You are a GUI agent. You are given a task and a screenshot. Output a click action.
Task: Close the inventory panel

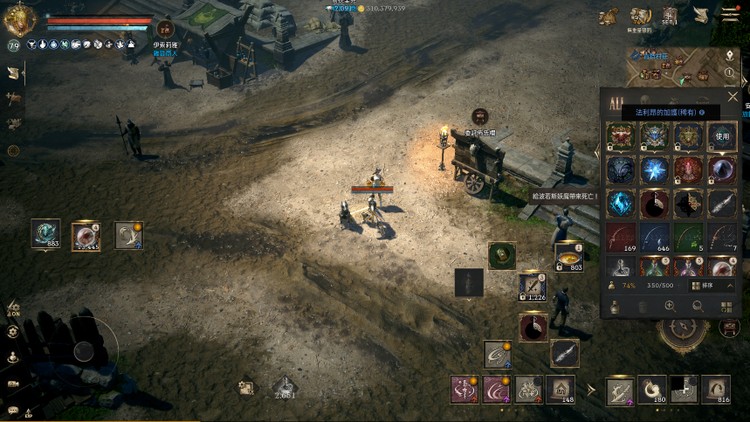tap(733, 97)
